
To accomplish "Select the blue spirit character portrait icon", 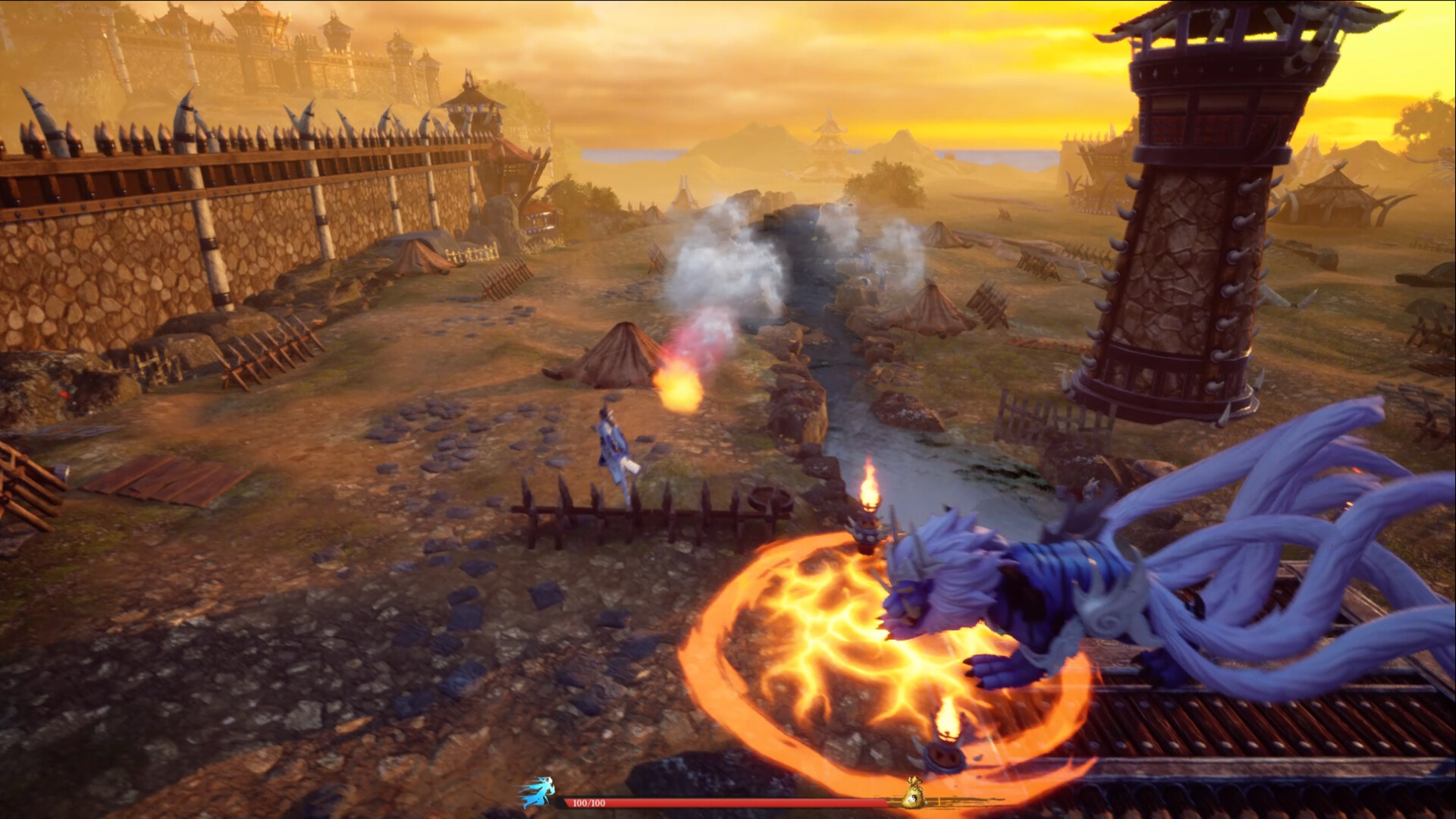I will coord(538,792).
